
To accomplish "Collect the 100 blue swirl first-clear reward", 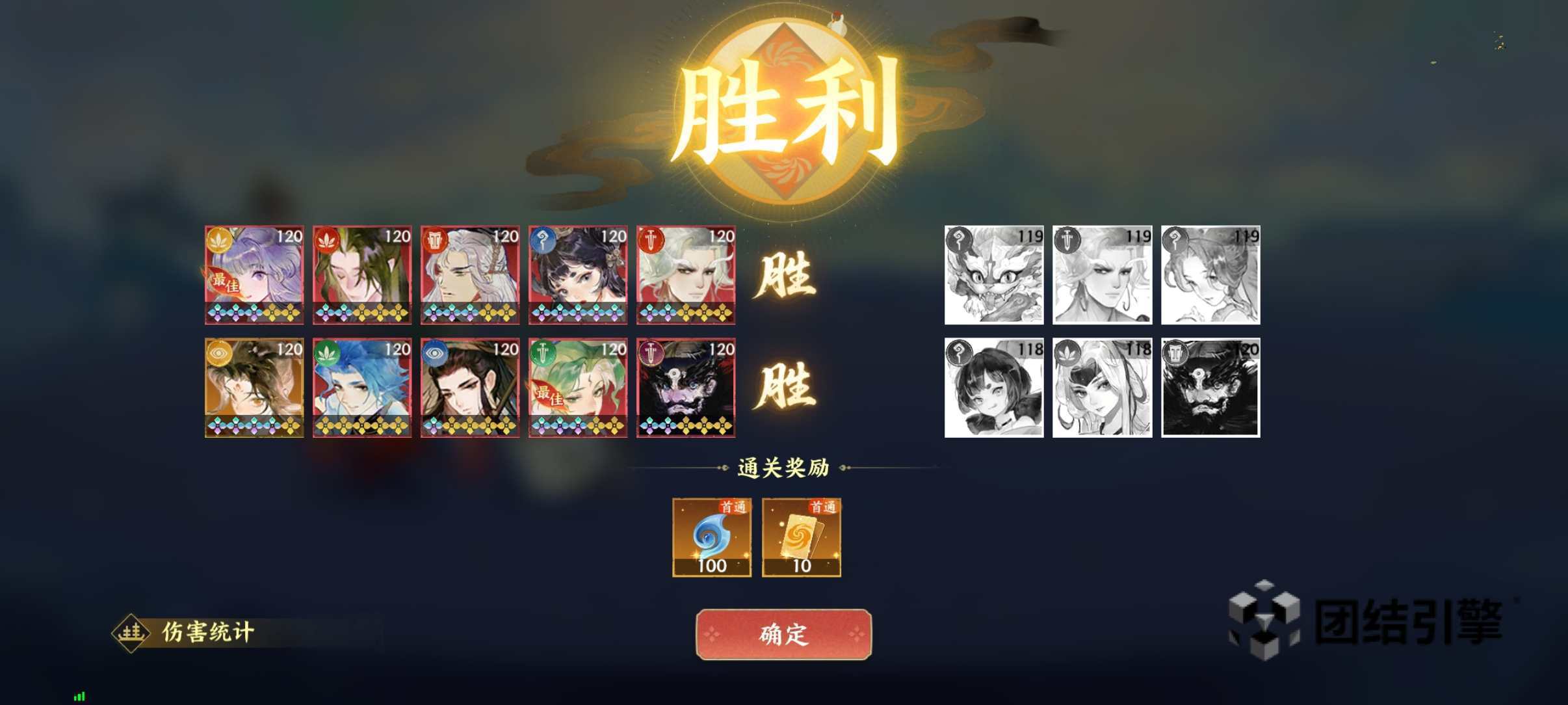I will [x=713, y=537].
